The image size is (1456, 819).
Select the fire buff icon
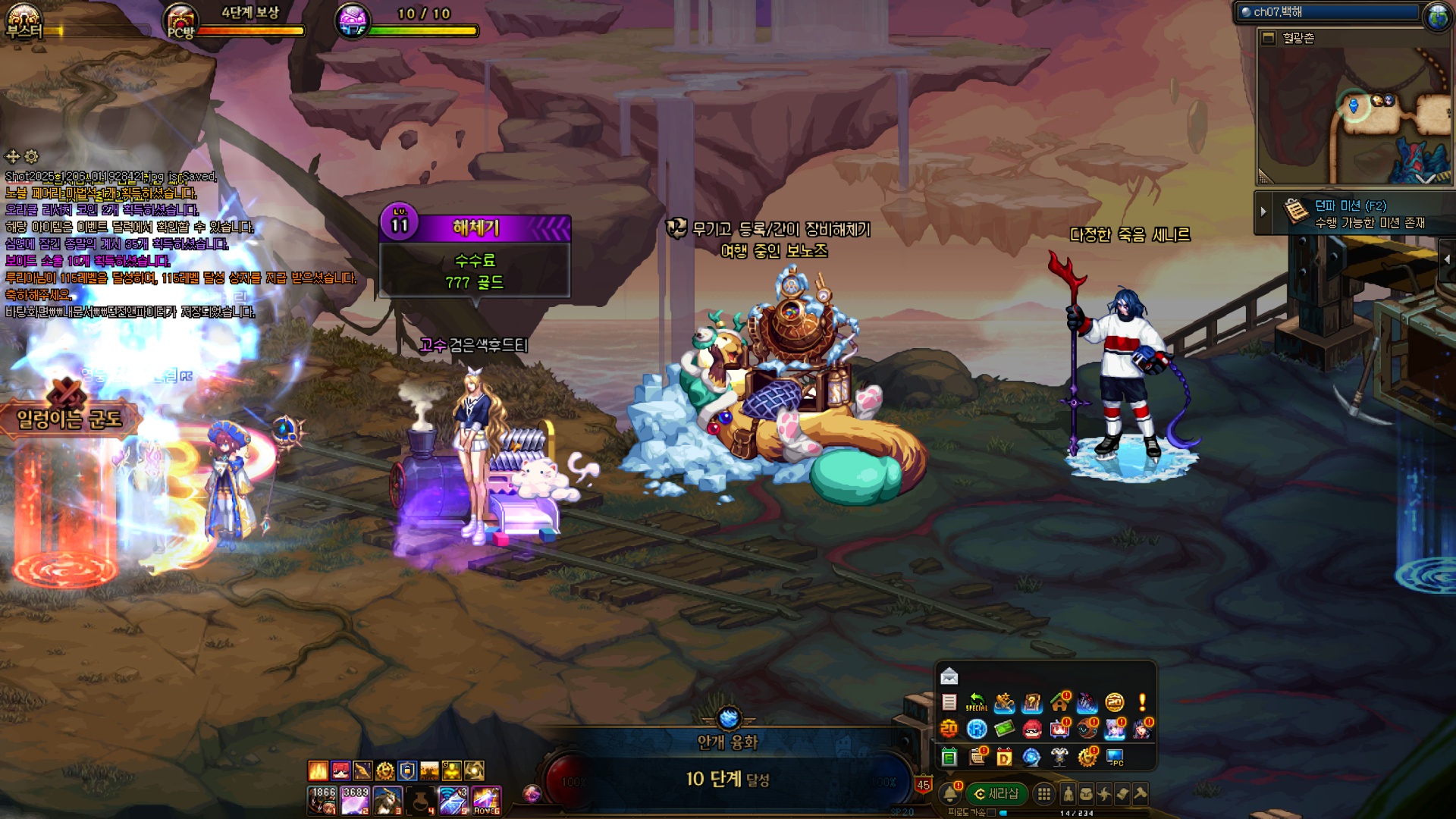coord(318,771)
